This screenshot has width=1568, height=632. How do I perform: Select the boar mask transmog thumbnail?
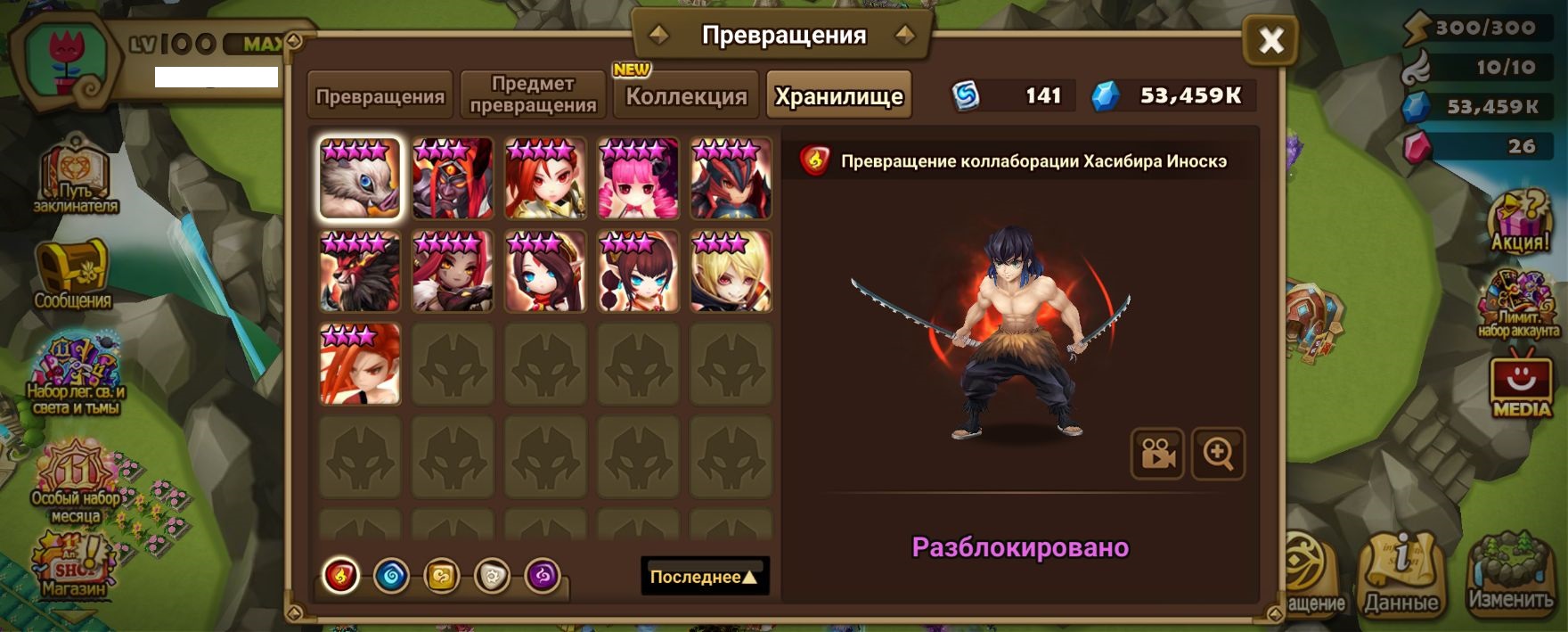click(x=360, y=178)
